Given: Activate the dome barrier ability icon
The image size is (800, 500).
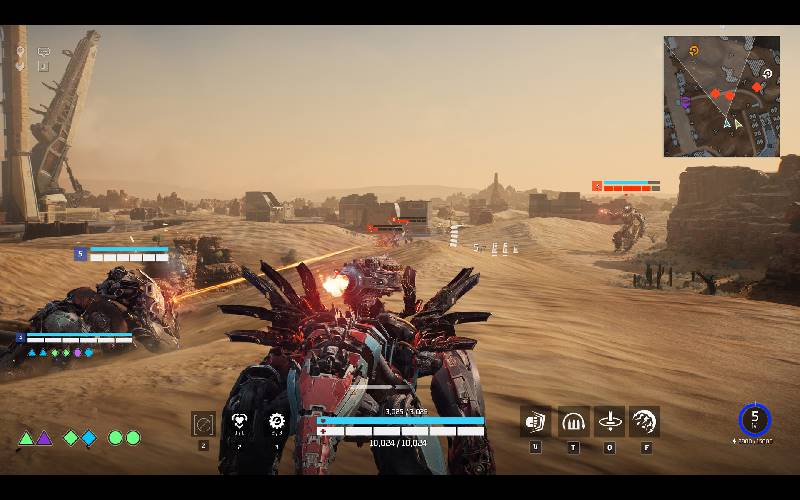Looking at the screenshot, I should click(573, 421).
